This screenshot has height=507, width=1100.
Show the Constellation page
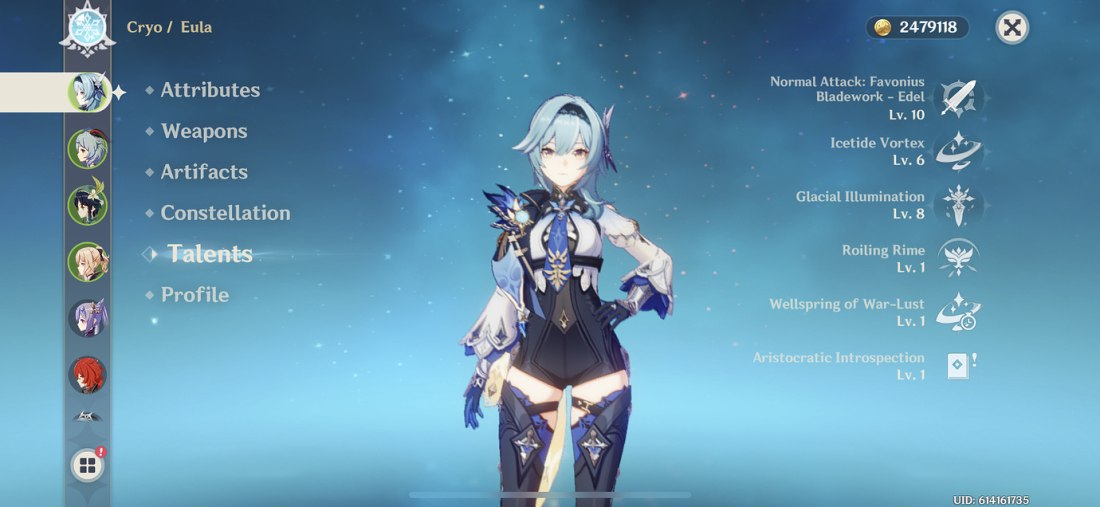click(225, 213)
